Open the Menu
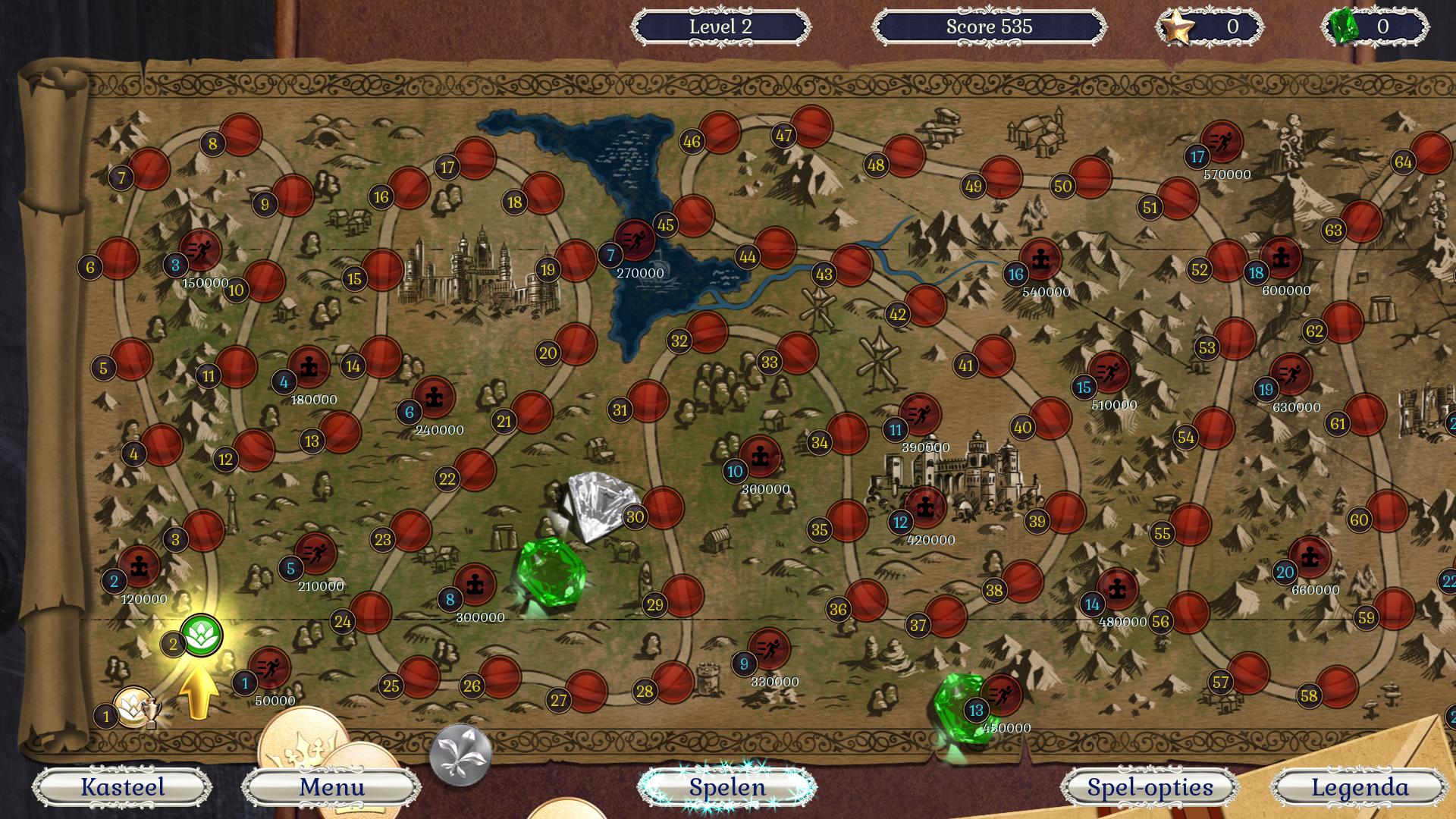The width and height of the screenshot is (1456, 819). tap(331, 787)
